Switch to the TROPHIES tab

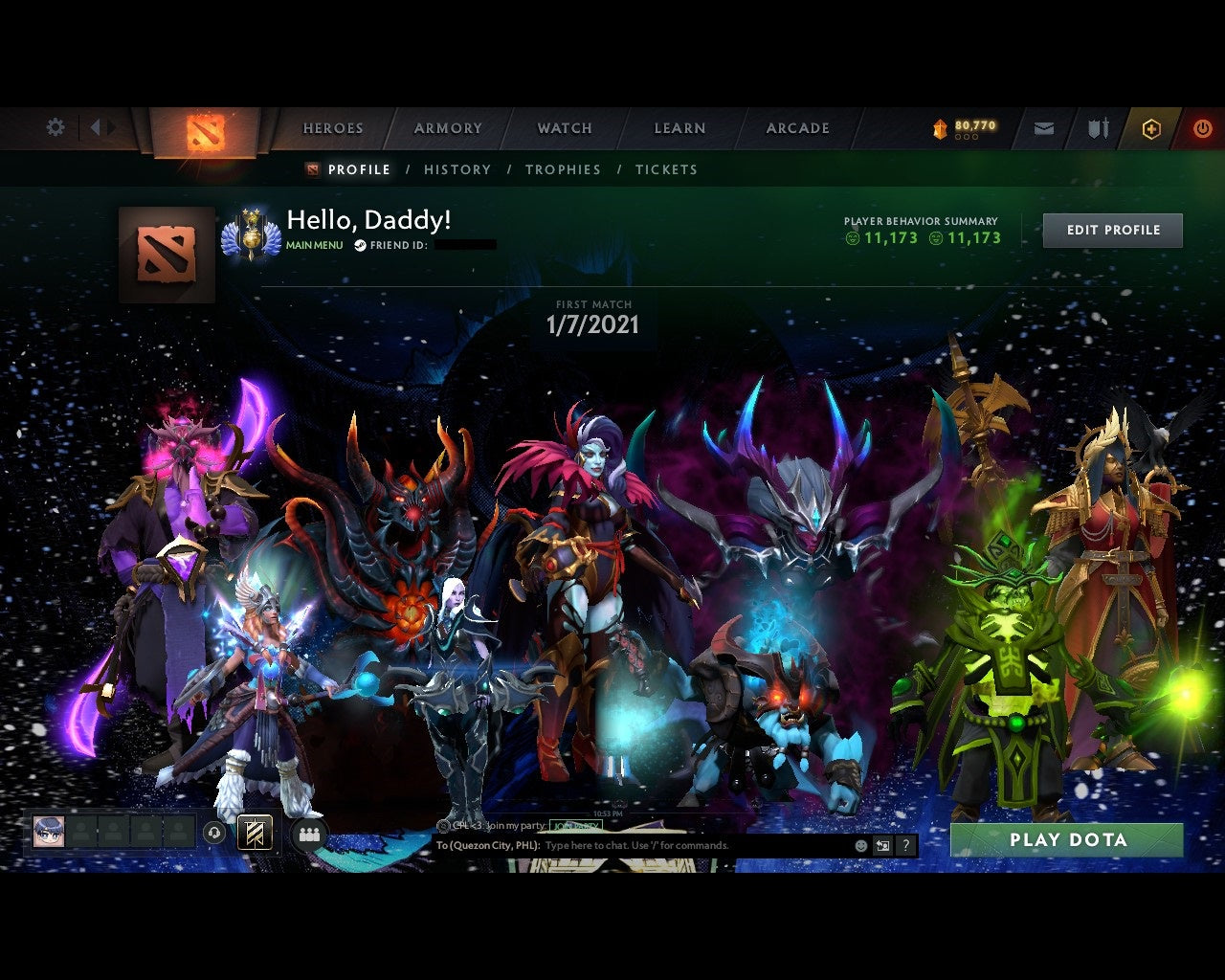[564, 169]
